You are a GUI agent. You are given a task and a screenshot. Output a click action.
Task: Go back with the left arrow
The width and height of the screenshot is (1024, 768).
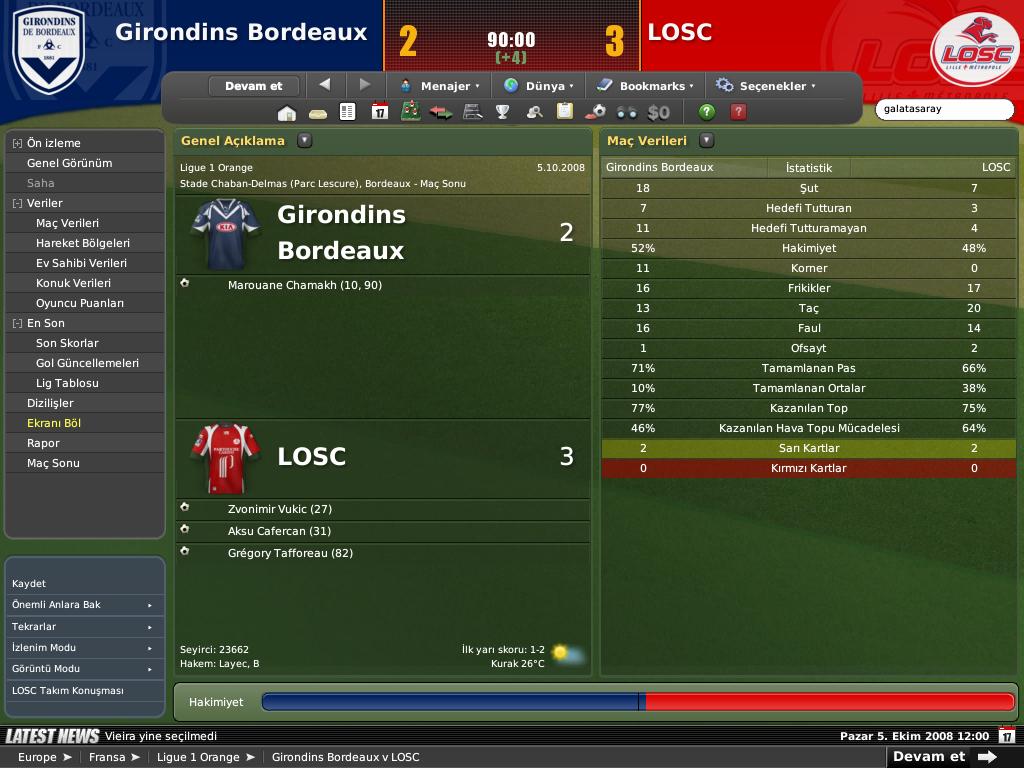click(324, 85)
